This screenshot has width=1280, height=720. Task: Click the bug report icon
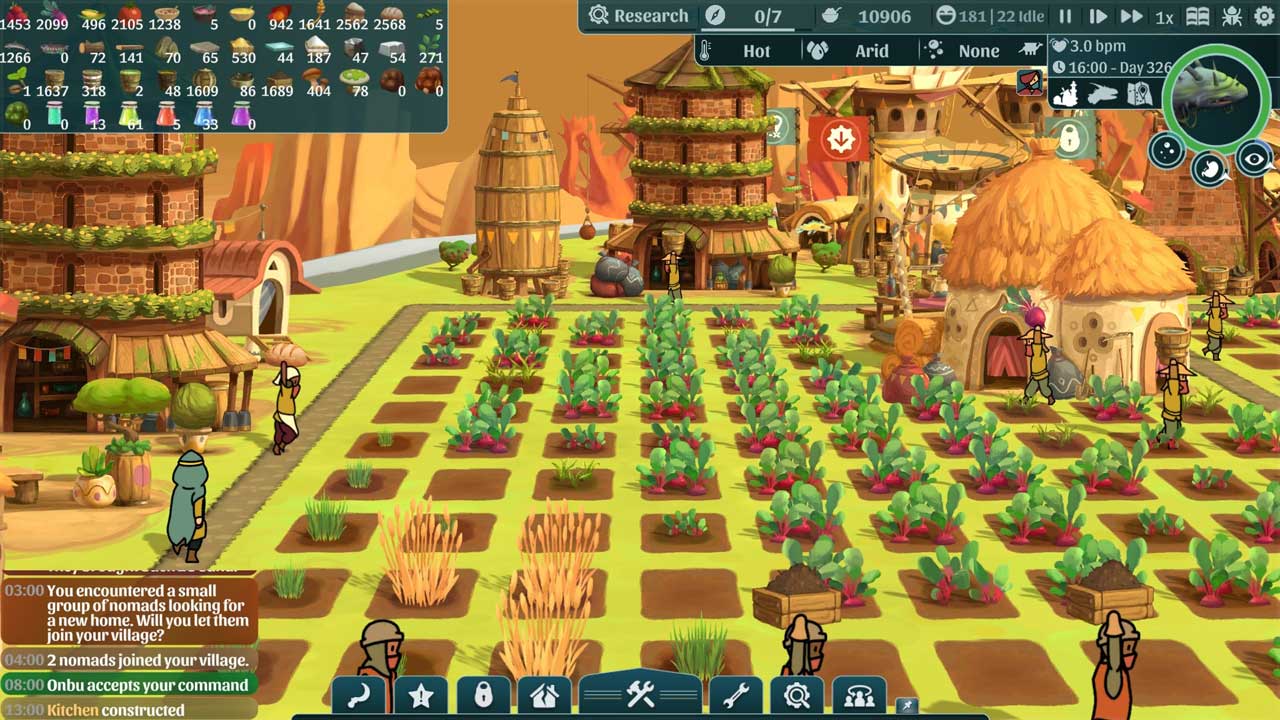[1232, 17]
